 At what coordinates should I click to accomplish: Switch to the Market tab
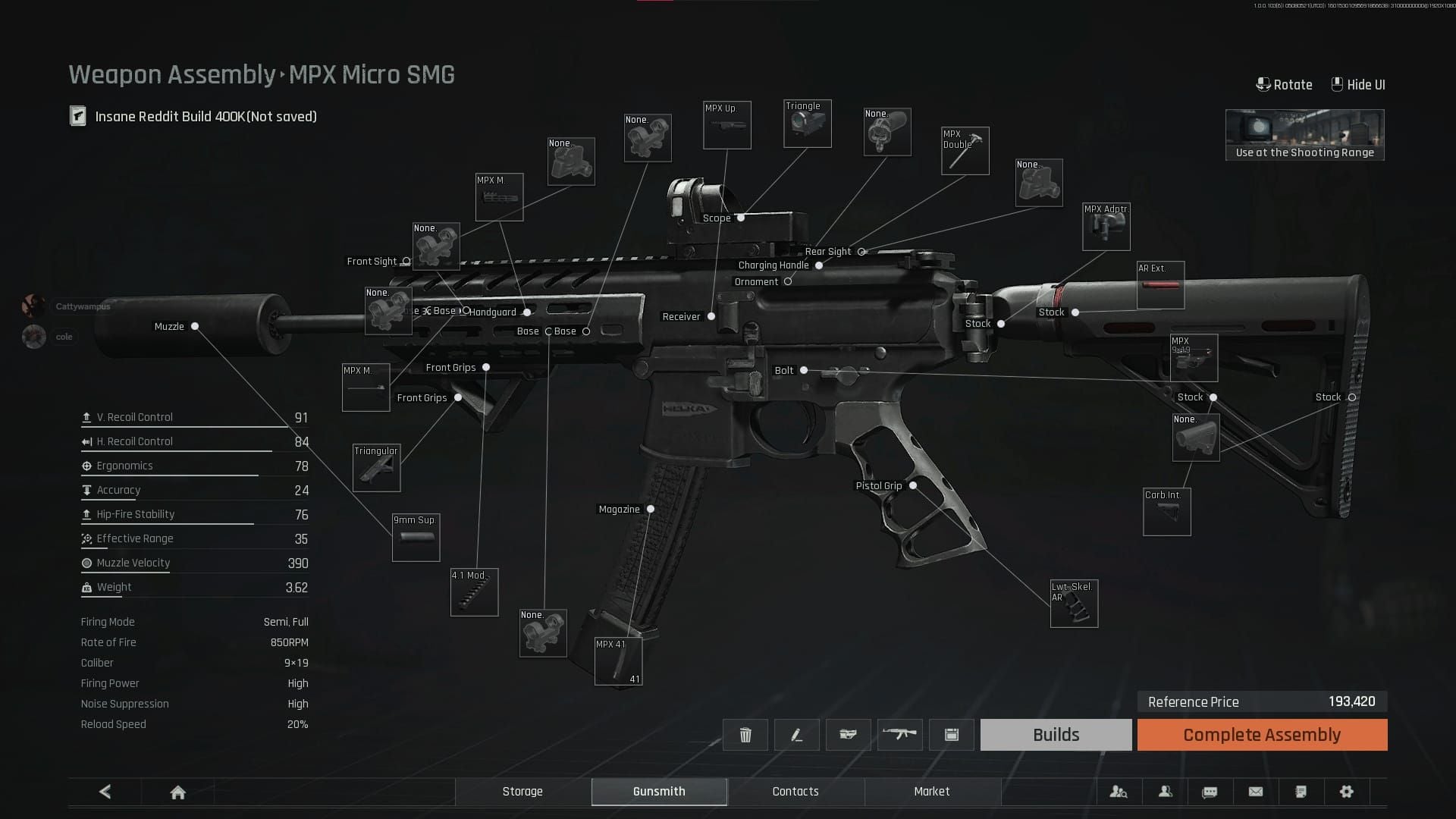tap(932, 792)
